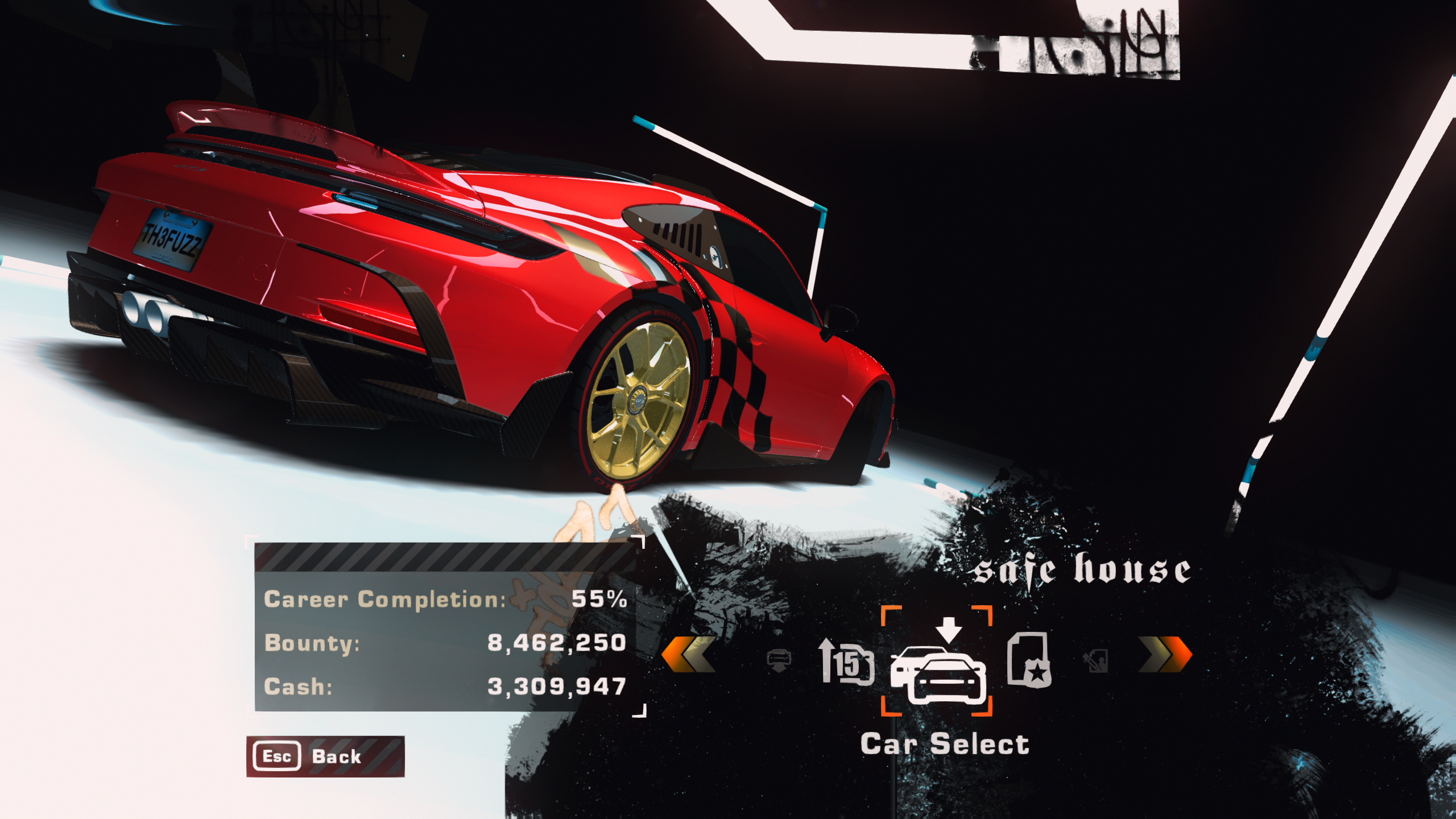Select the faded pencil and profile icon
Screen dimensions: 1456x819
(x=1098, y=660)
